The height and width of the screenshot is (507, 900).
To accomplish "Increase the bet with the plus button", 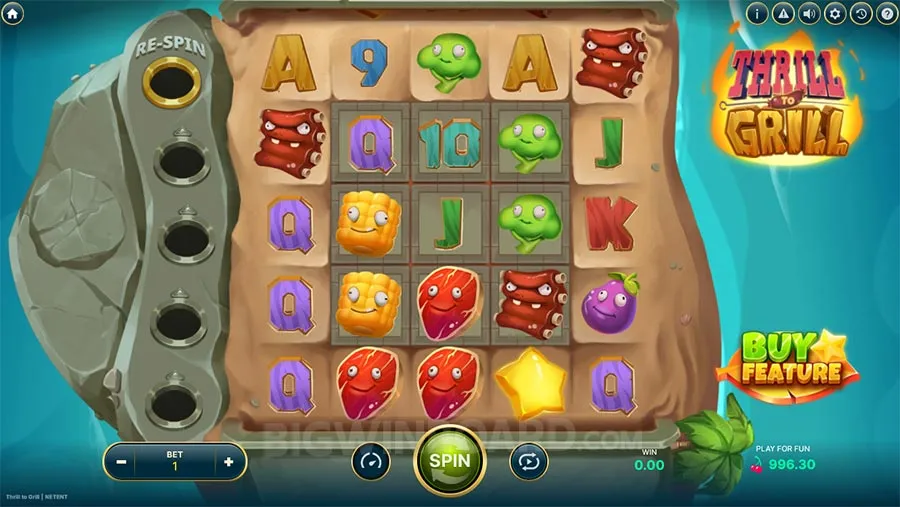I will click(x=229, y=462).
